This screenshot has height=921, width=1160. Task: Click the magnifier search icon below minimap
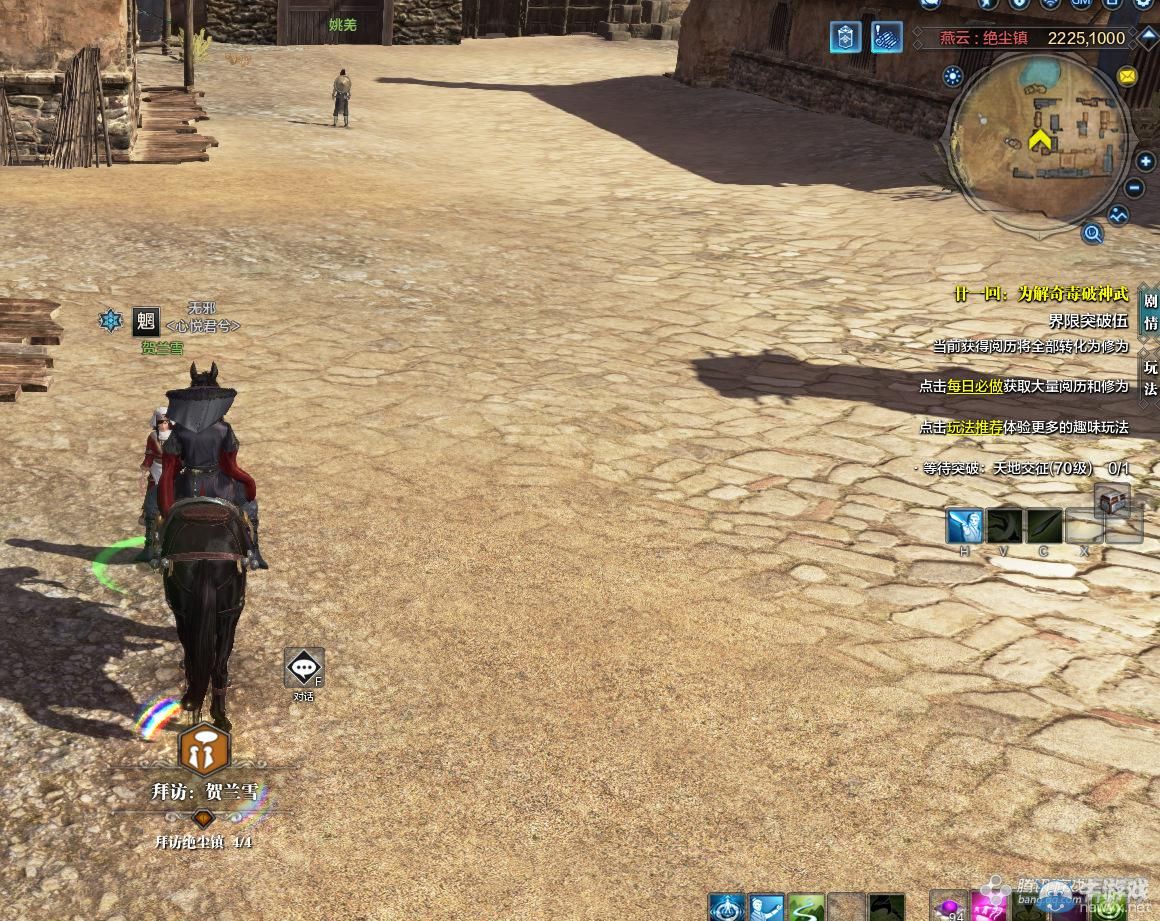pyautogui.click(x=1092, y=234)
